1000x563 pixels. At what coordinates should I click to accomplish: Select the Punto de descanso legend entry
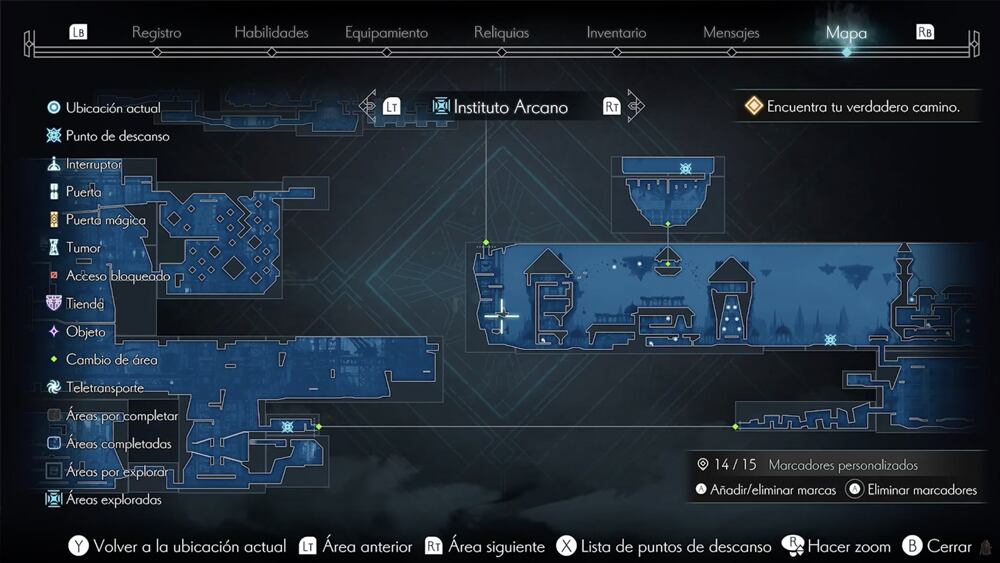(117, 136)
